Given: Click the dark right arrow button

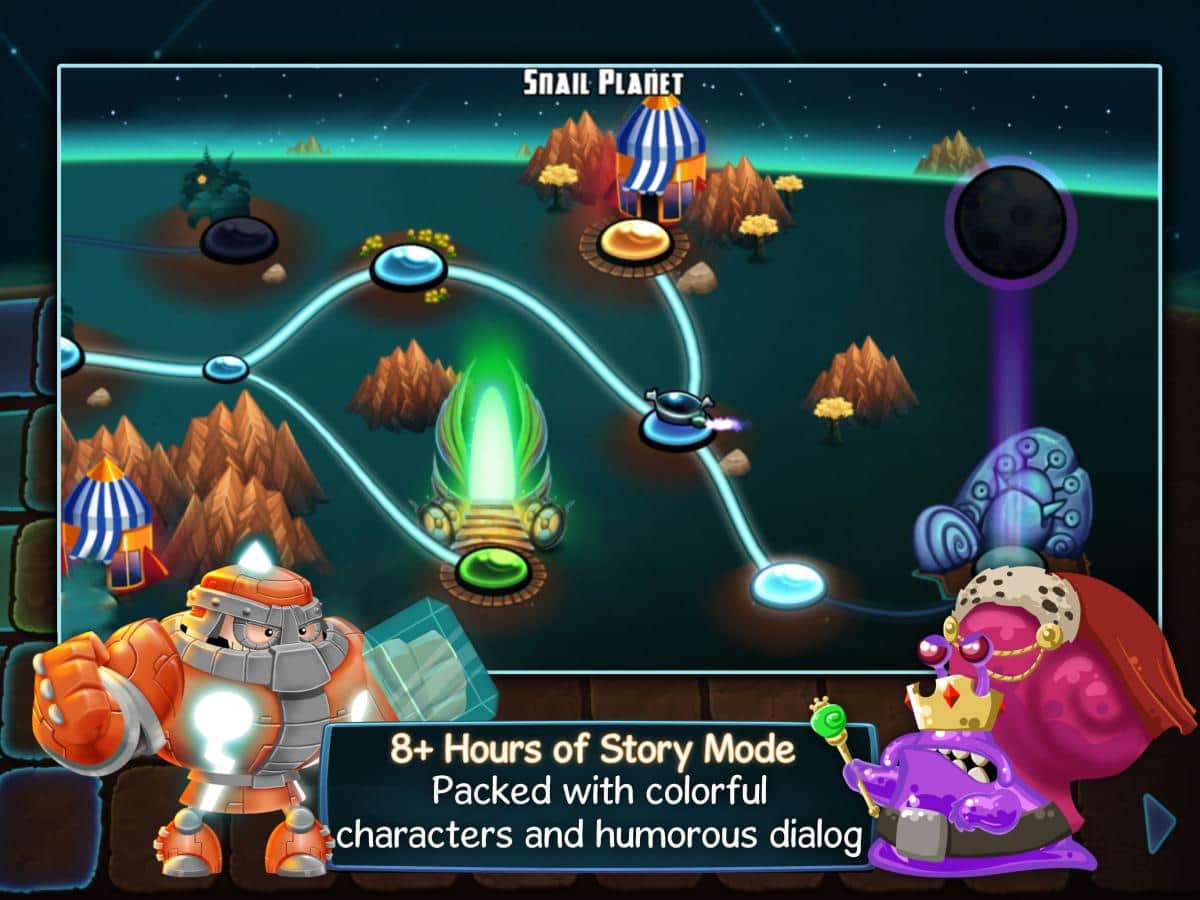Looking at the screenshot, I should click(1160, 823).
